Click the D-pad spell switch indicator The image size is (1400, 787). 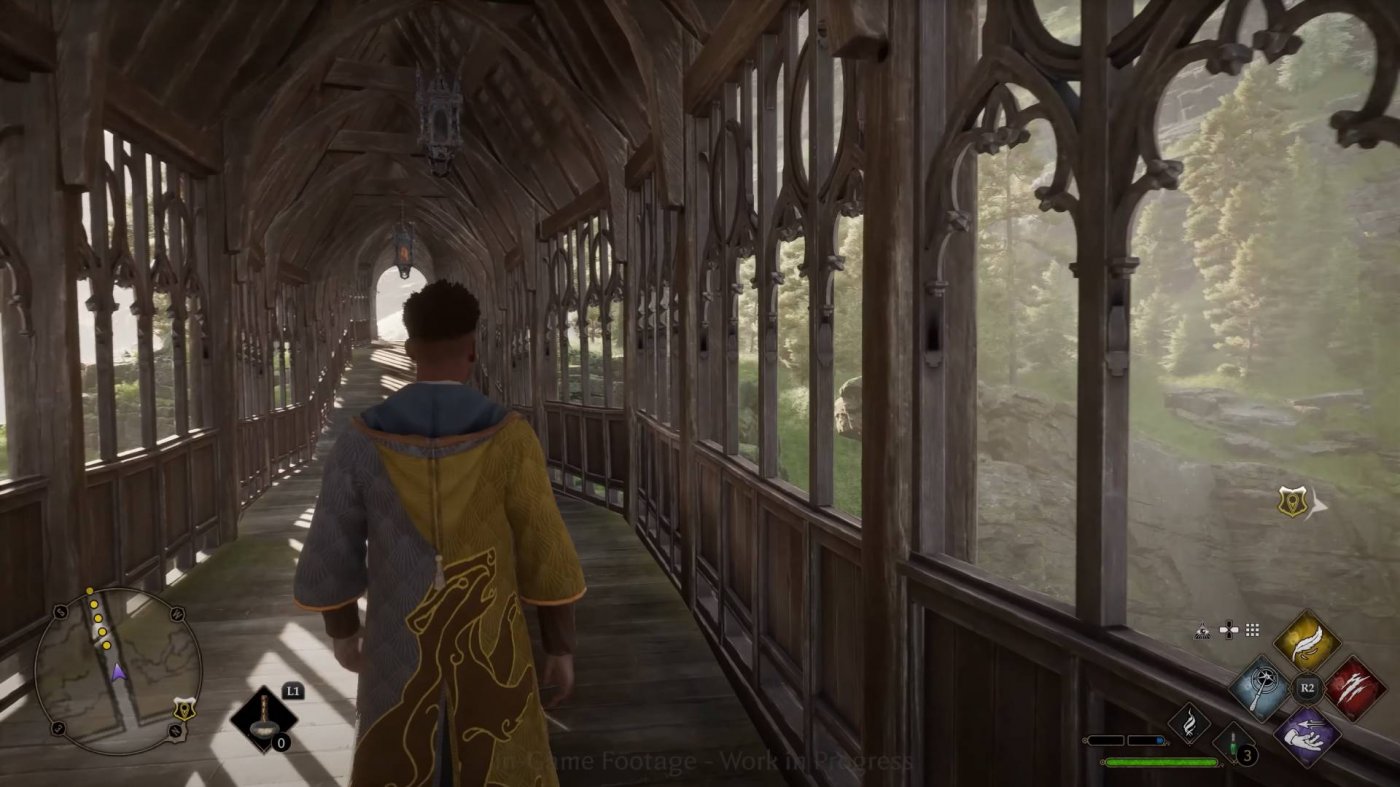tap(1228, 629)
